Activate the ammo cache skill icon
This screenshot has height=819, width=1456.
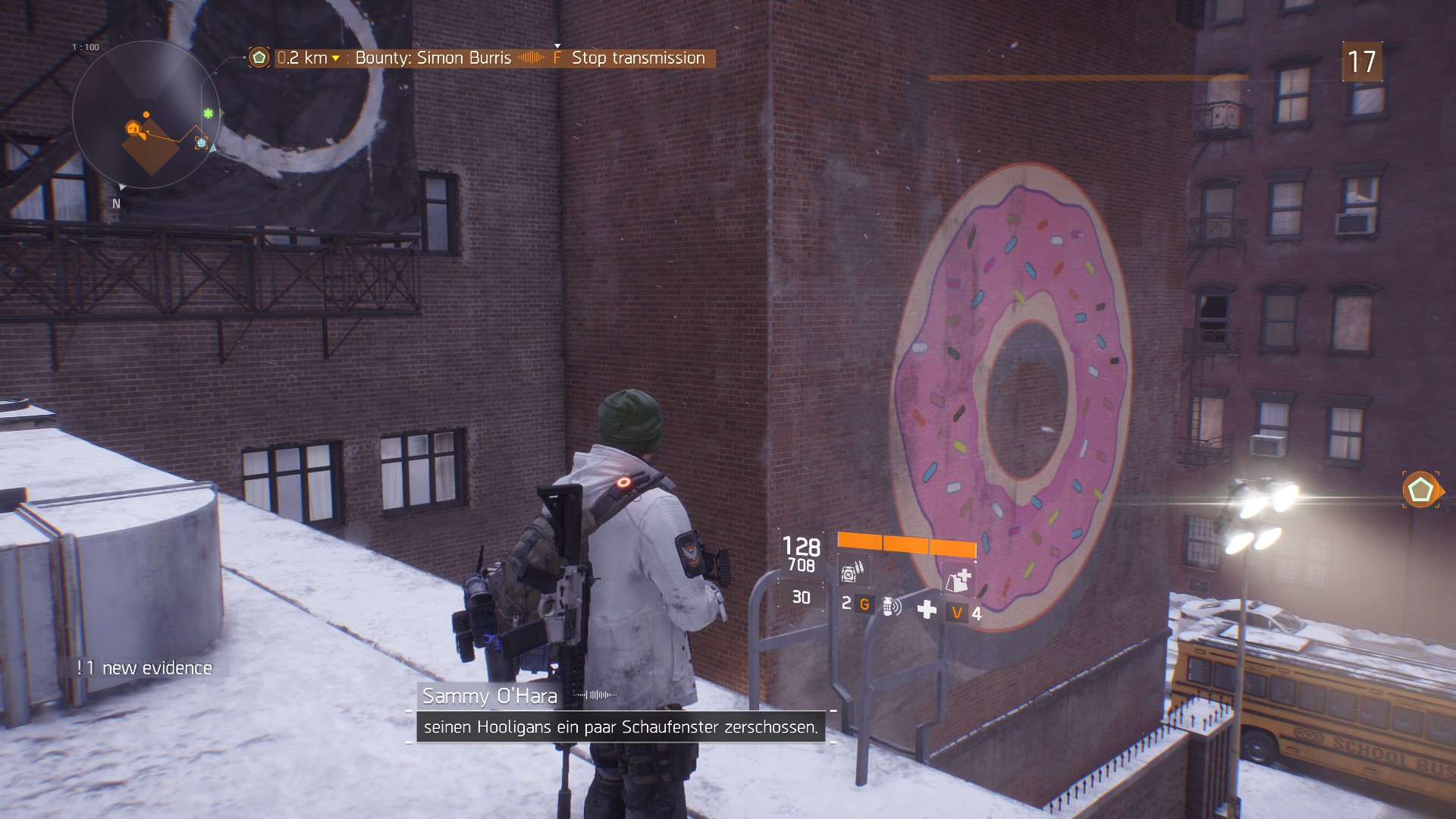click(x=852, y=570)
